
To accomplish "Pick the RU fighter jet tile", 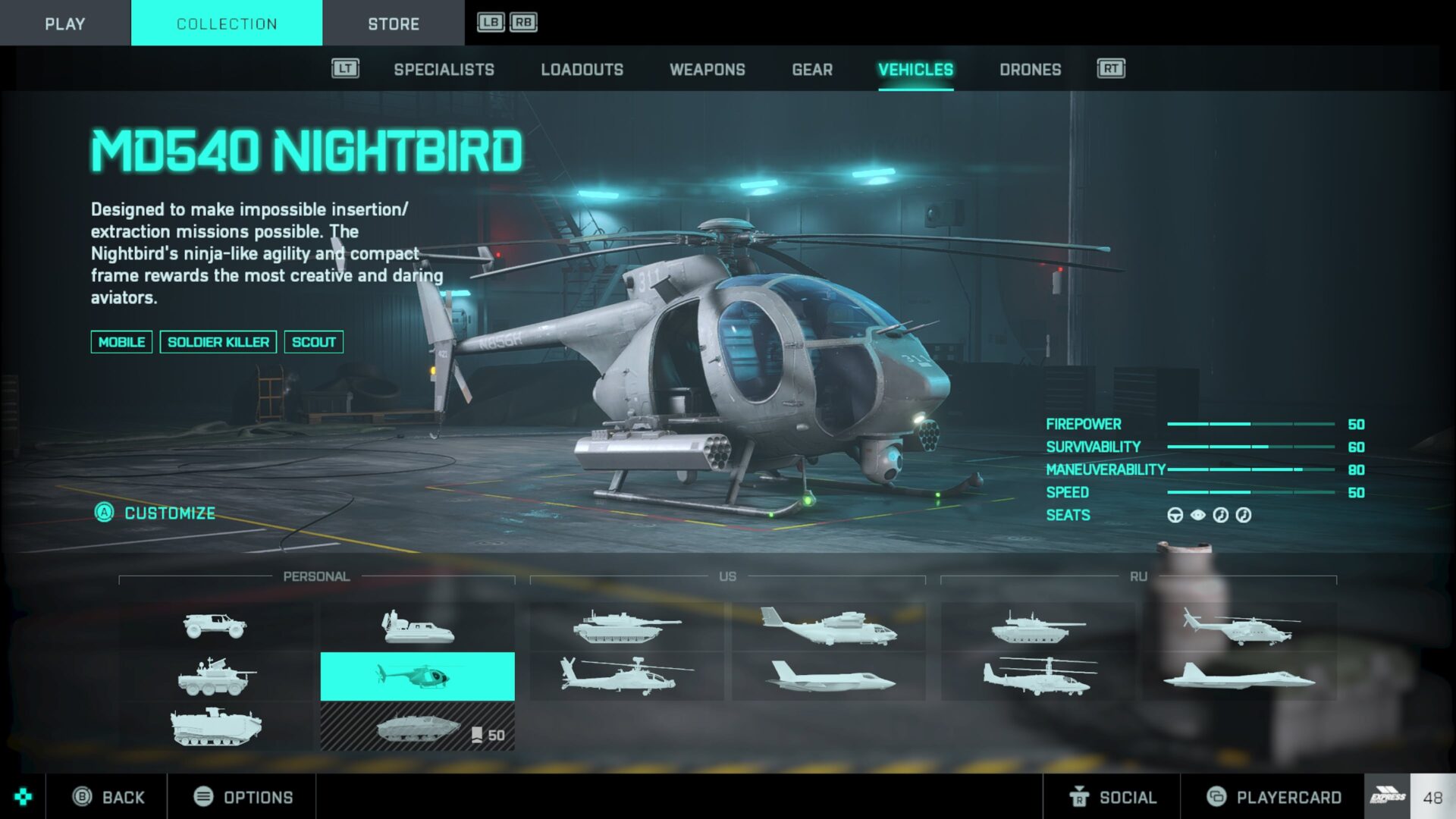I will (x=1238, y=676).
